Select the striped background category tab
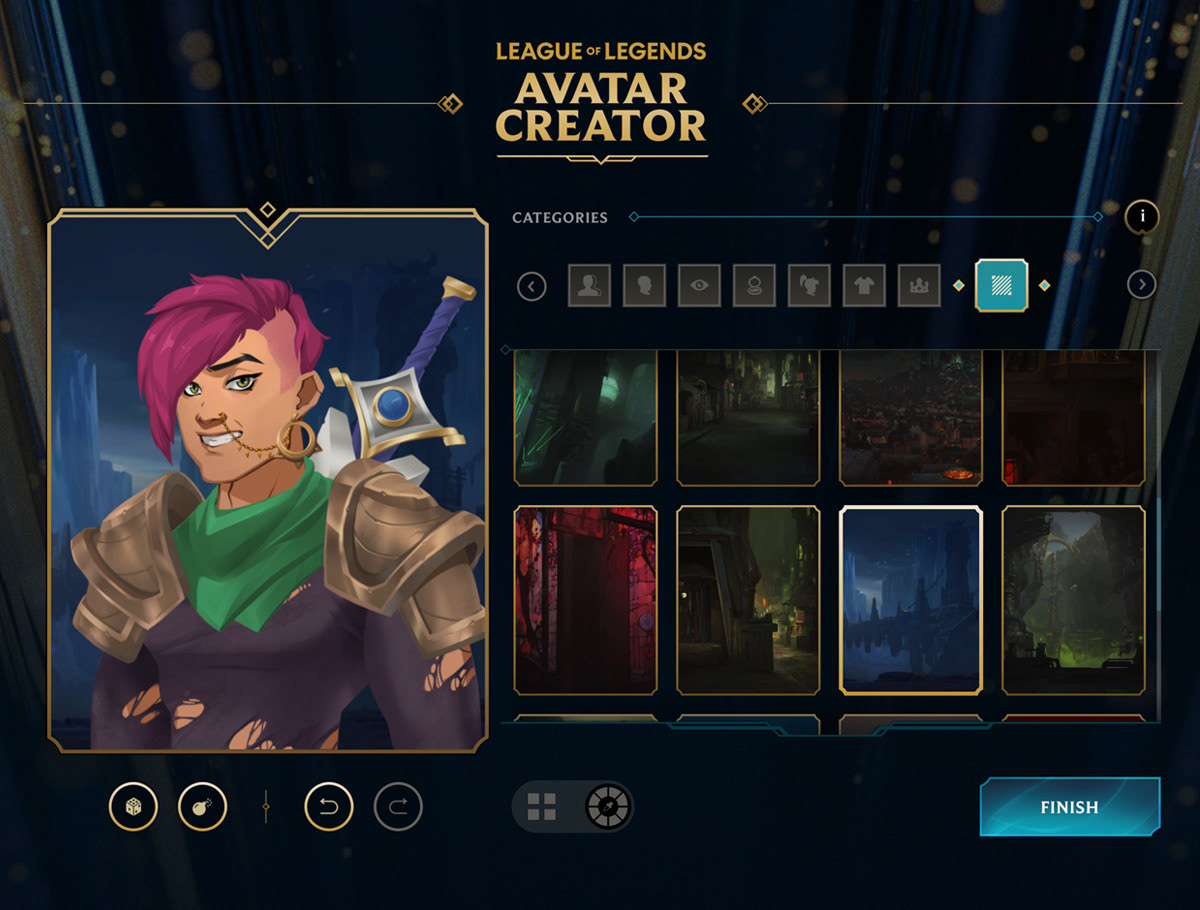This screenshot has height=910, width=1200. point(1001,286)
